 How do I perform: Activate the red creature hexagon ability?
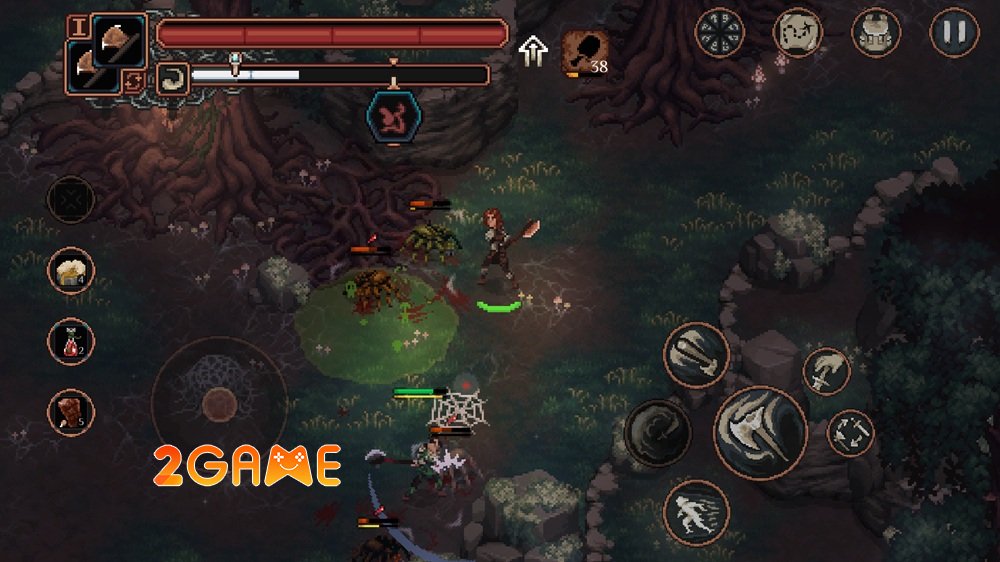(x=392, y=116)
